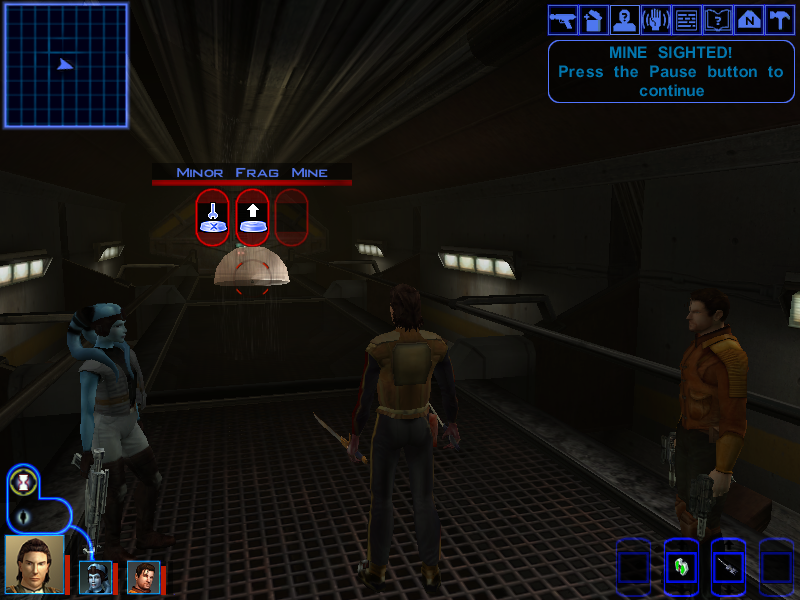
Task: Toggle the stealth mode silhouette icon
Action: tap(23, 517)
